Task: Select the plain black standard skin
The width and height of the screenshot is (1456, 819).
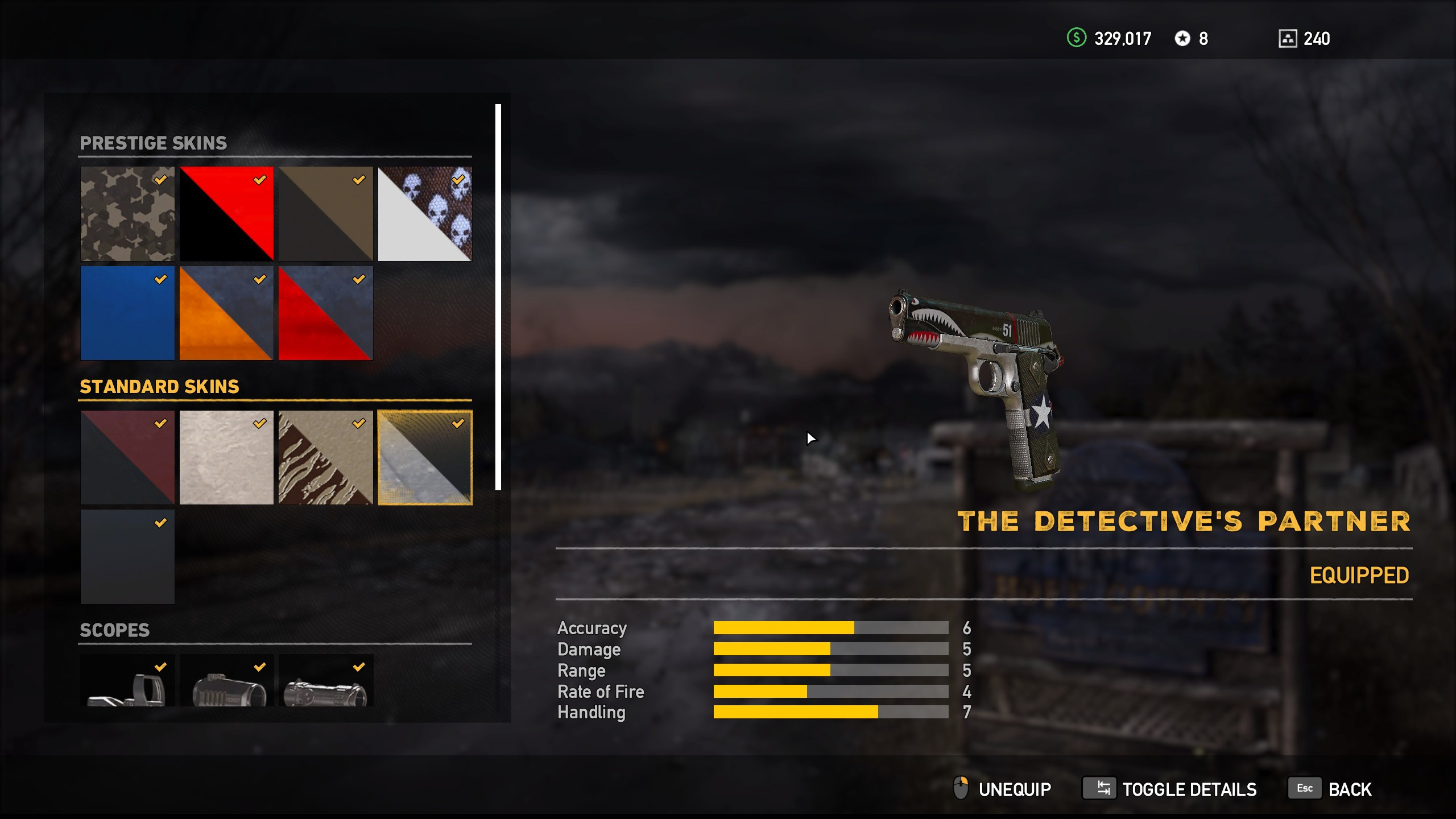Action: pyautogui.click(x=127, y=556)
